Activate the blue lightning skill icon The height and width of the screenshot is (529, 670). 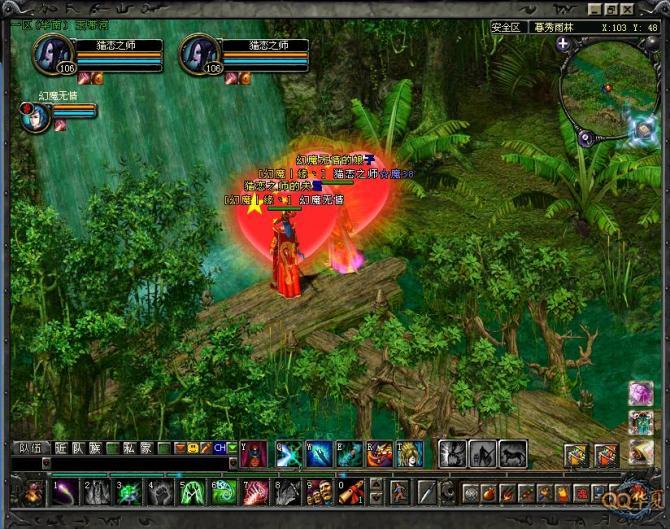[289, 455]
